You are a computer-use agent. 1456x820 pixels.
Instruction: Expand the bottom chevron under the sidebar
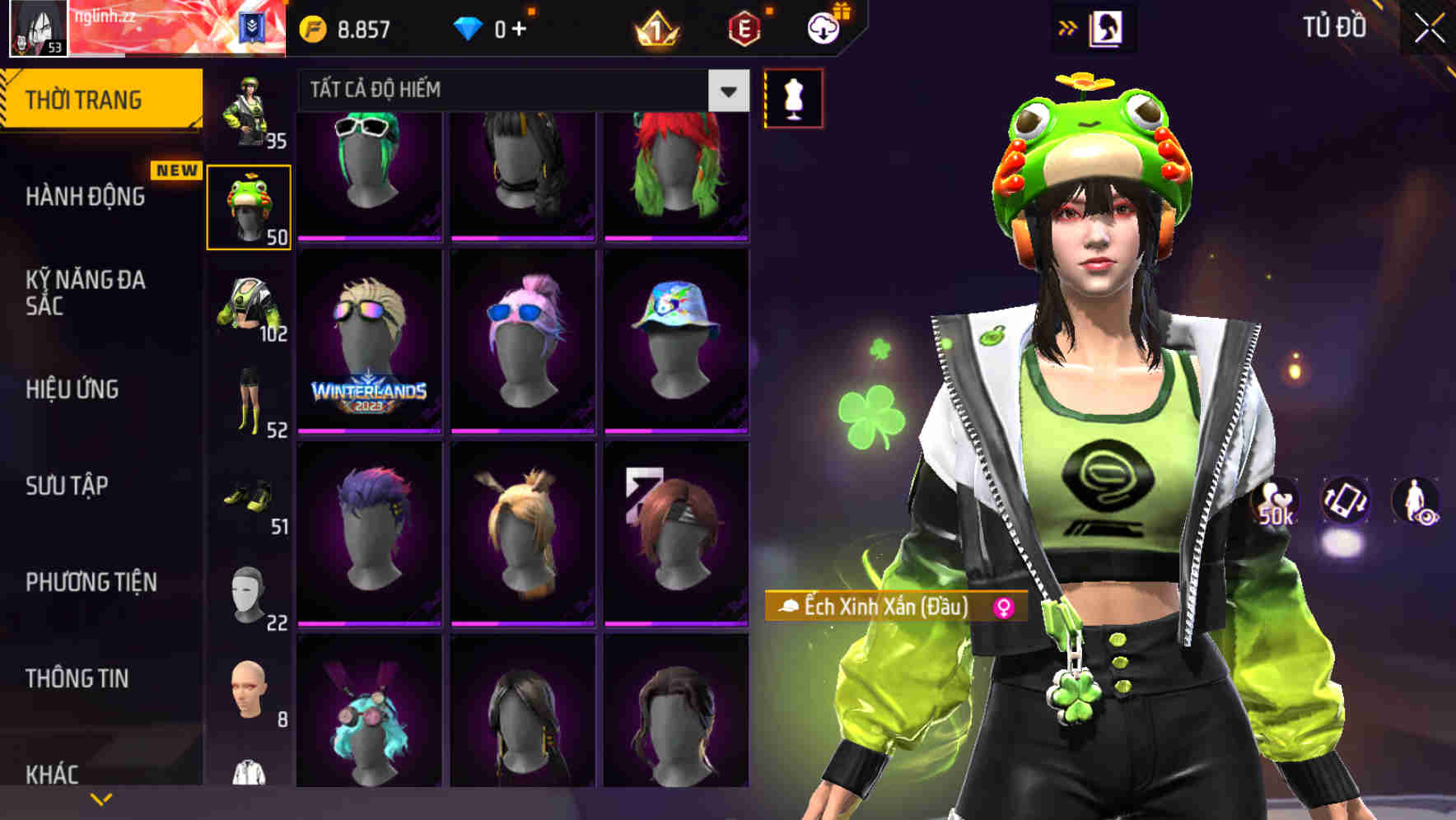coord(101,797)
